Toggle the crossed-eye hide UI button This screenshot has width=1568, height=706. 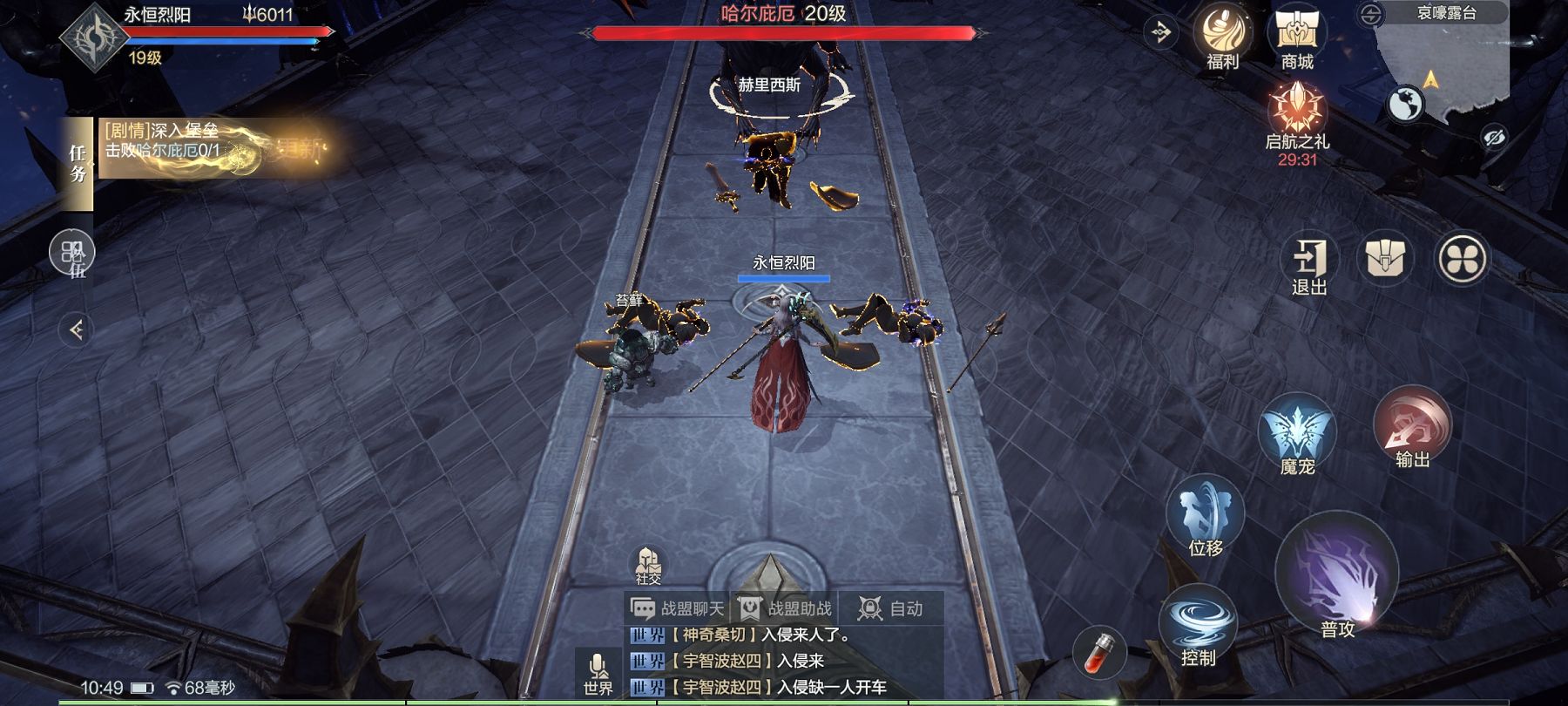tap(1494, 138)
